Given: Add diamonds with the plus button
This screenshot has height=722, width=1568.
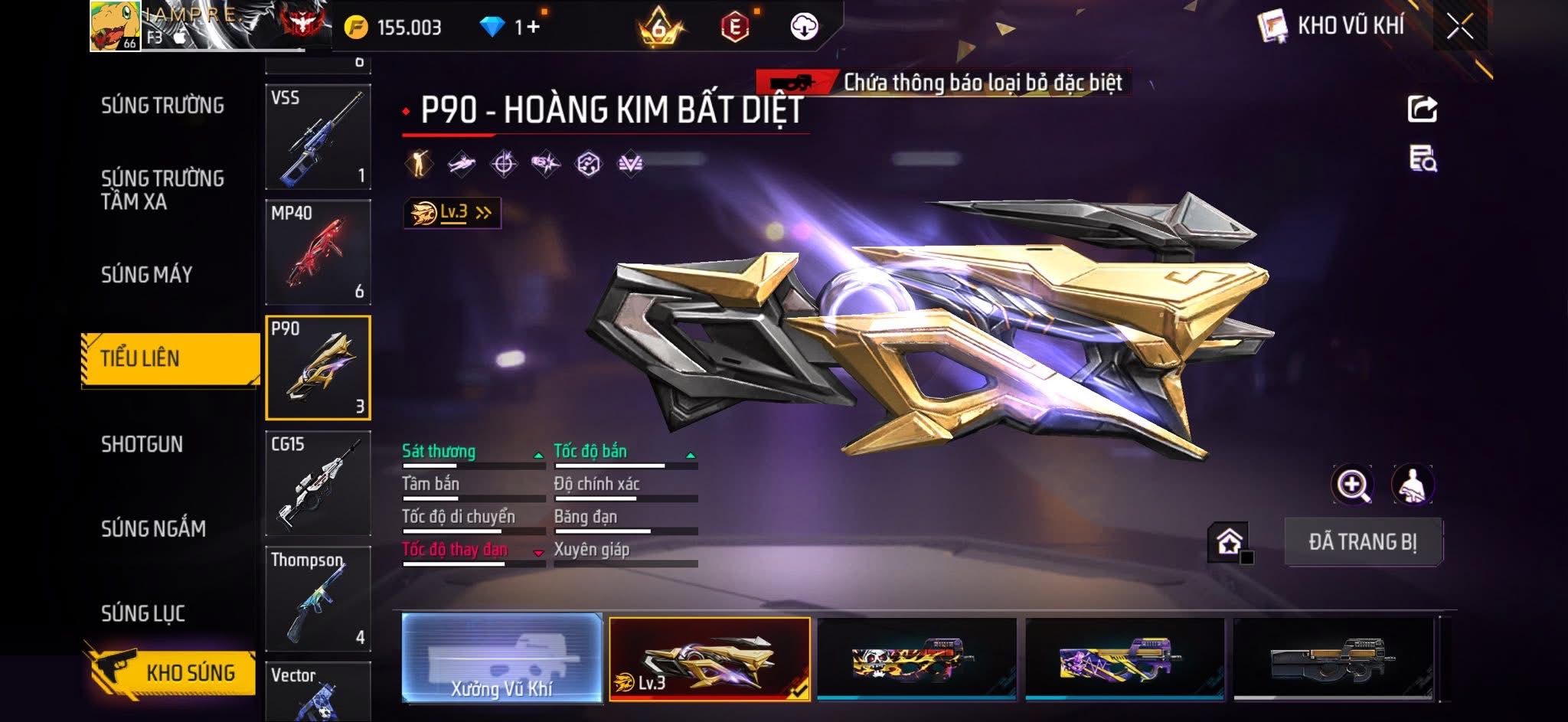Looking at the screenshot, I should 534,28.
